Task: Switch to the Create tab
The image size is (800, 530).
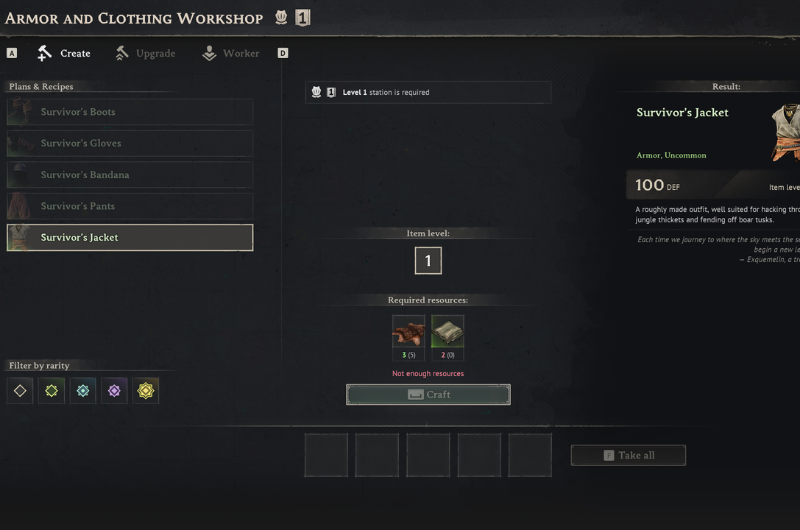Action: point(64,53)
